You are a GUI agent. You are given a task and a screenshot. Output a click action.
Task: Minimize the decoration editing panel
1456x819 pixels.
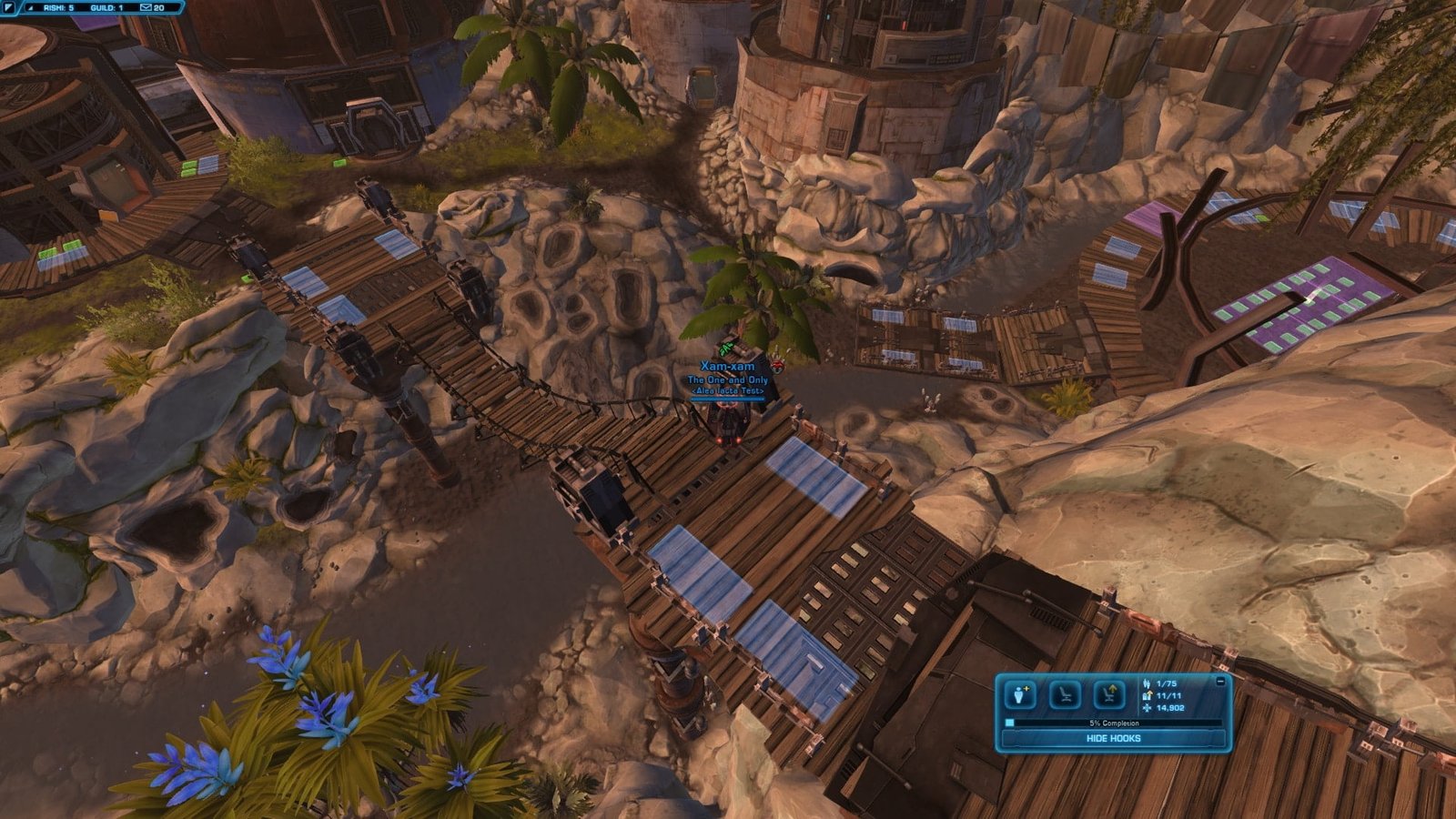[x=1219, y=681]
